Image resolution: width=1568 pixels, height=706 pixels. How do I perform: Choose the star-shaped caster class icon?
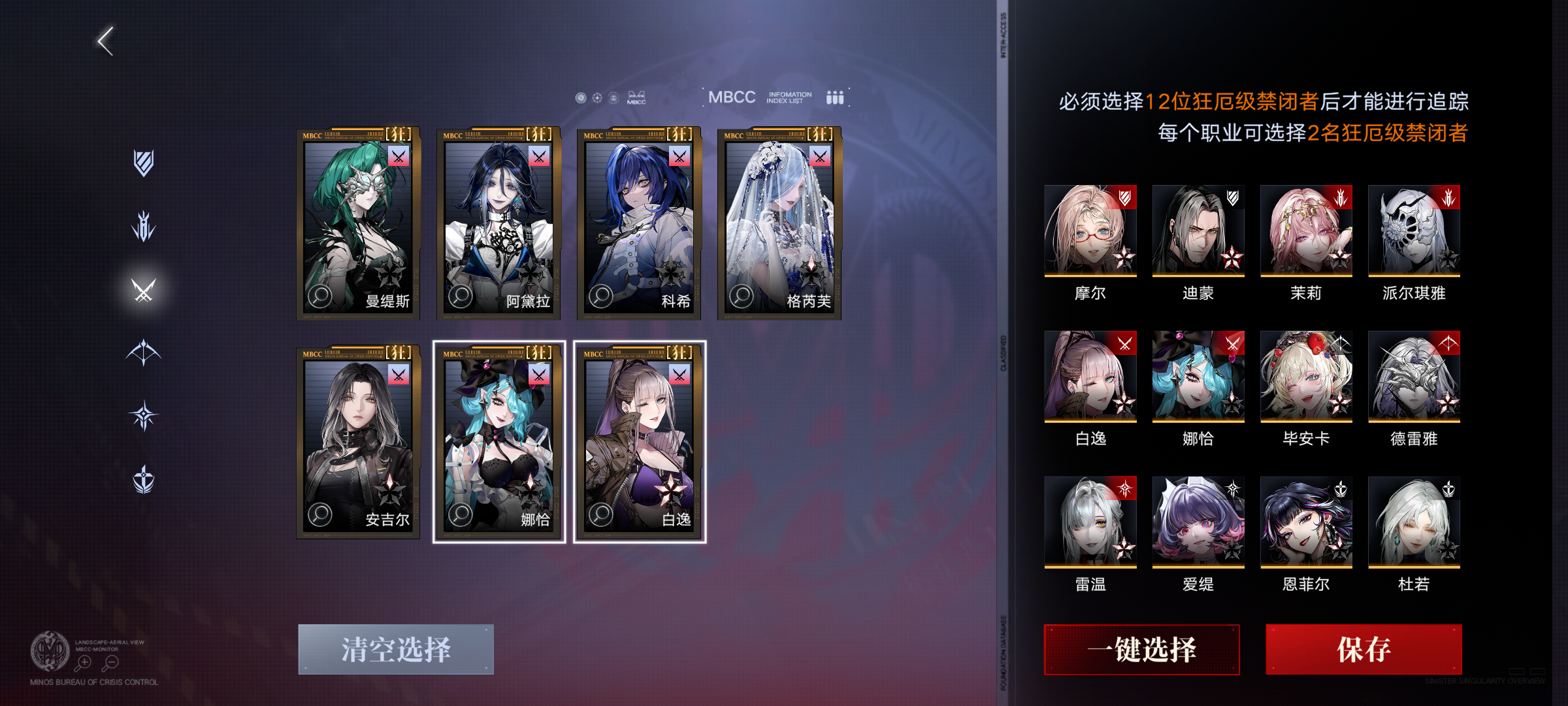(144, 415)
